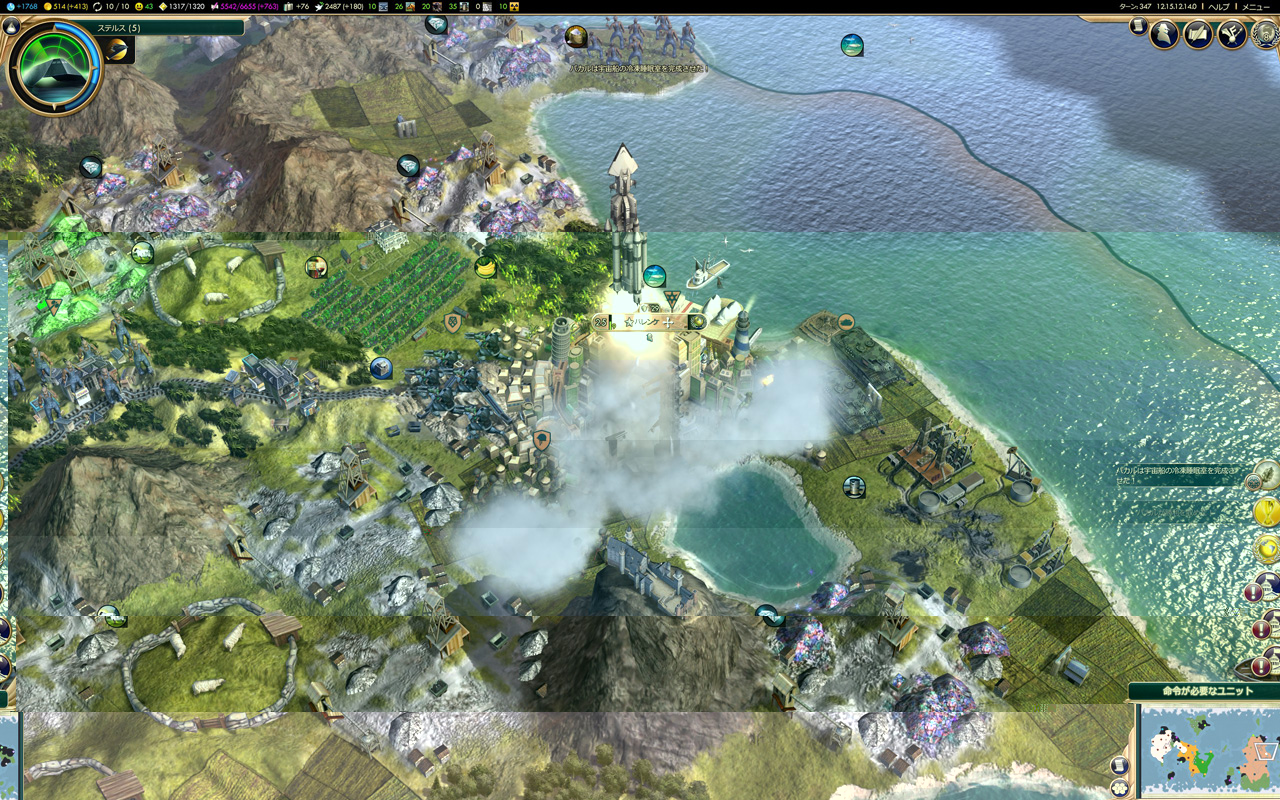Screen dimensions: 1280x800
Task: Open the メニュー (Menu) in the top bar
Action: [x=1255, y=6]
